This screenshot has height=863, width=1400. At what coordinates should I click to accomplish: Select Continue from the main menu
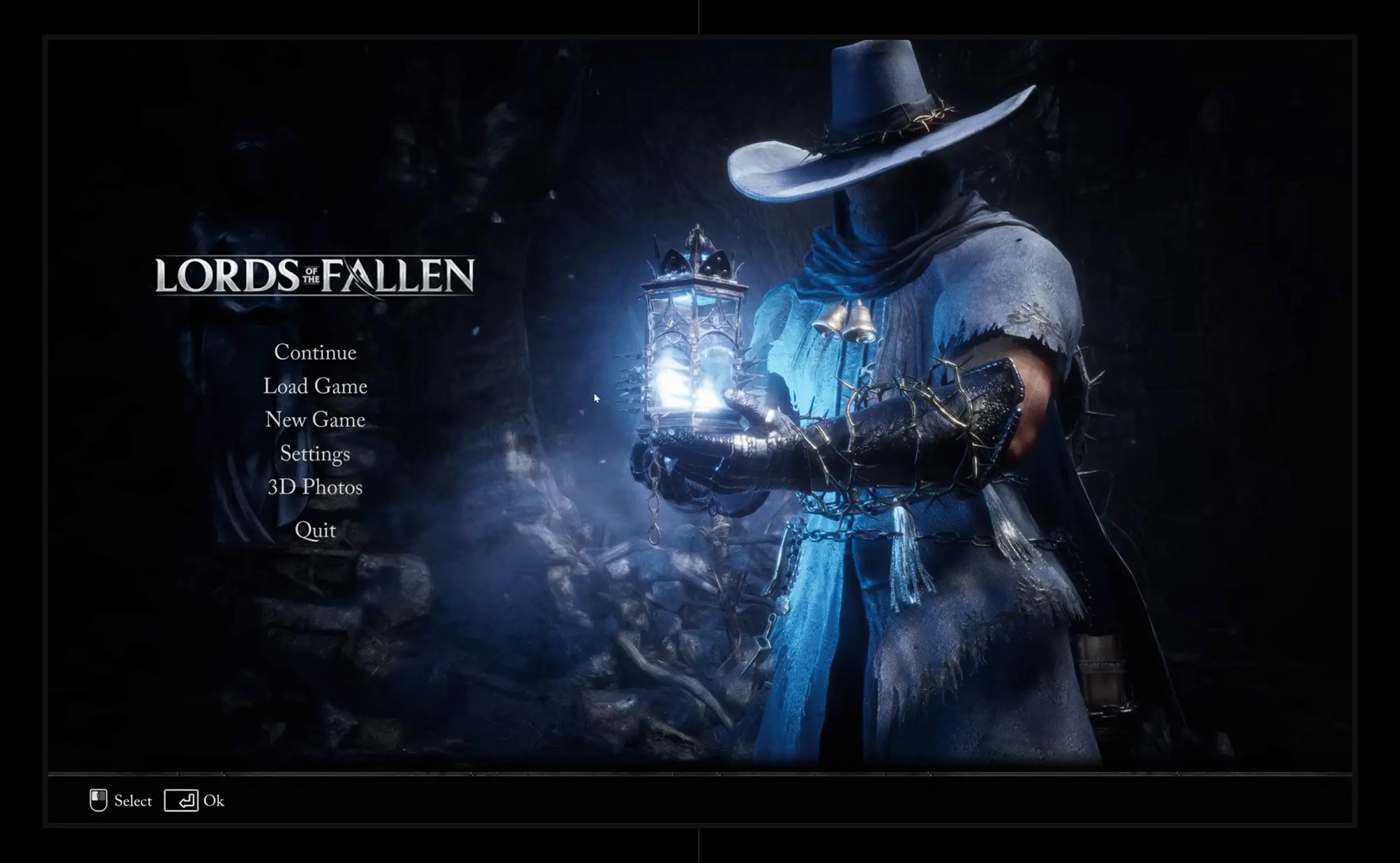pos(315,352)
